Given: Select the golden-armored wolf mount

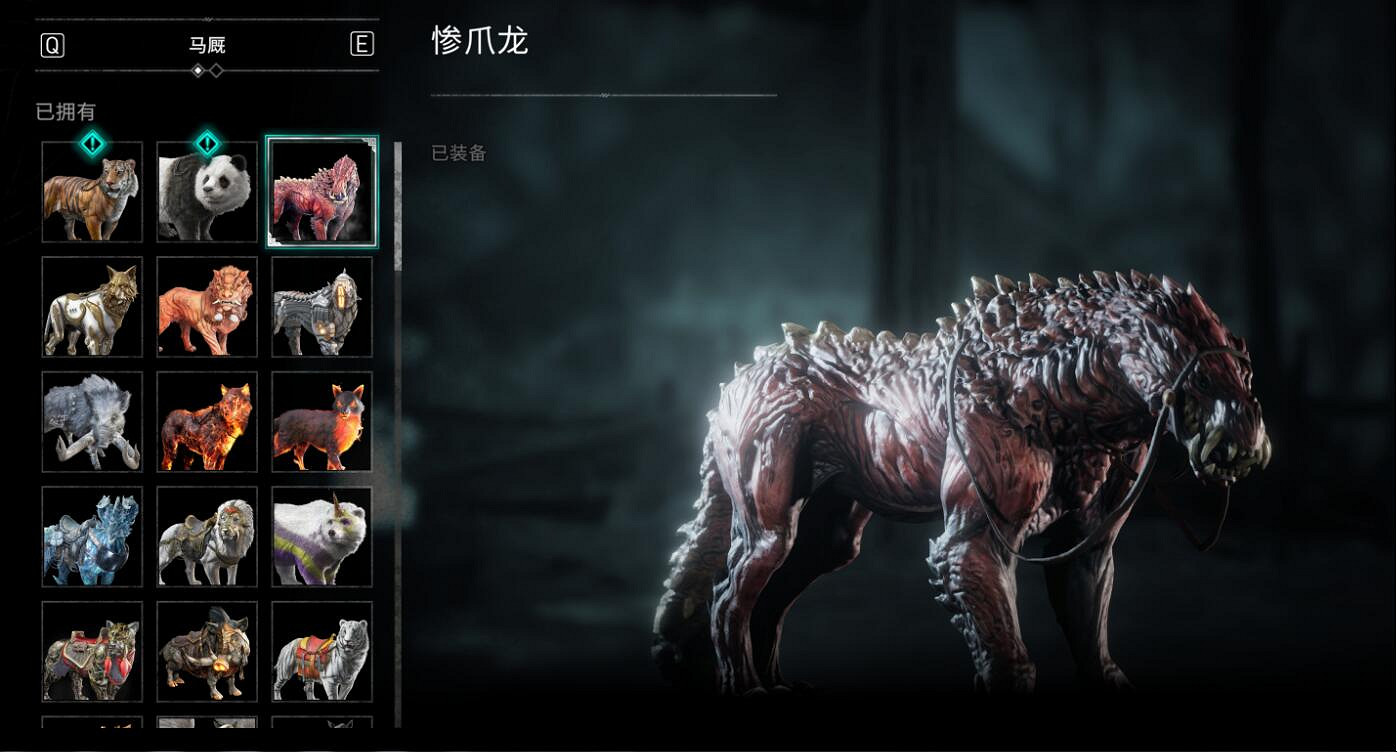Looking at the screenshot, I should pyautogui.click(x=91, y=306).
